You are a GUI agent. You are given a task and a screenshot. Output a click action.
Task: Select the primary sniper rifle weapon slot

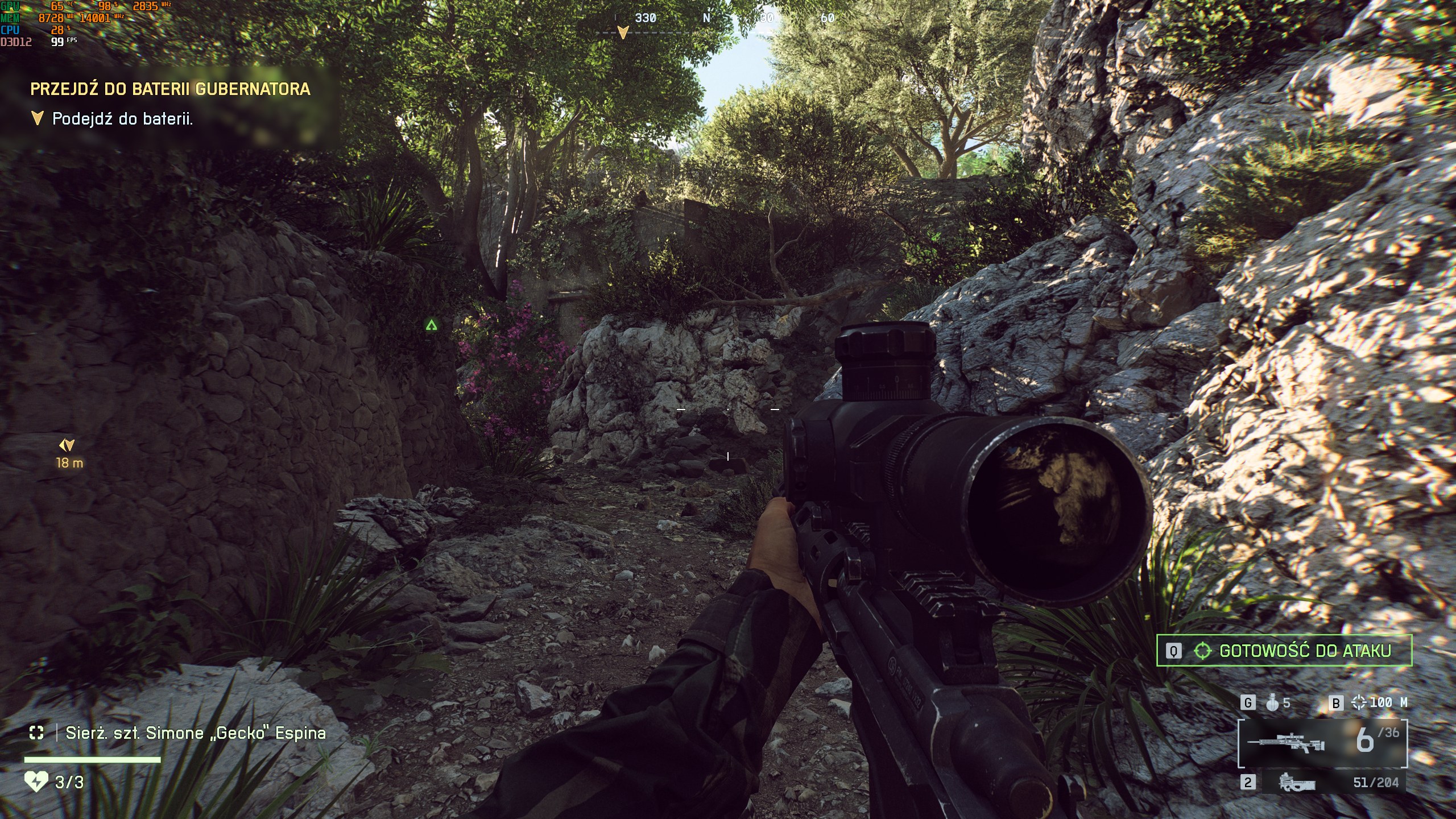click(x=1322, y=743)
